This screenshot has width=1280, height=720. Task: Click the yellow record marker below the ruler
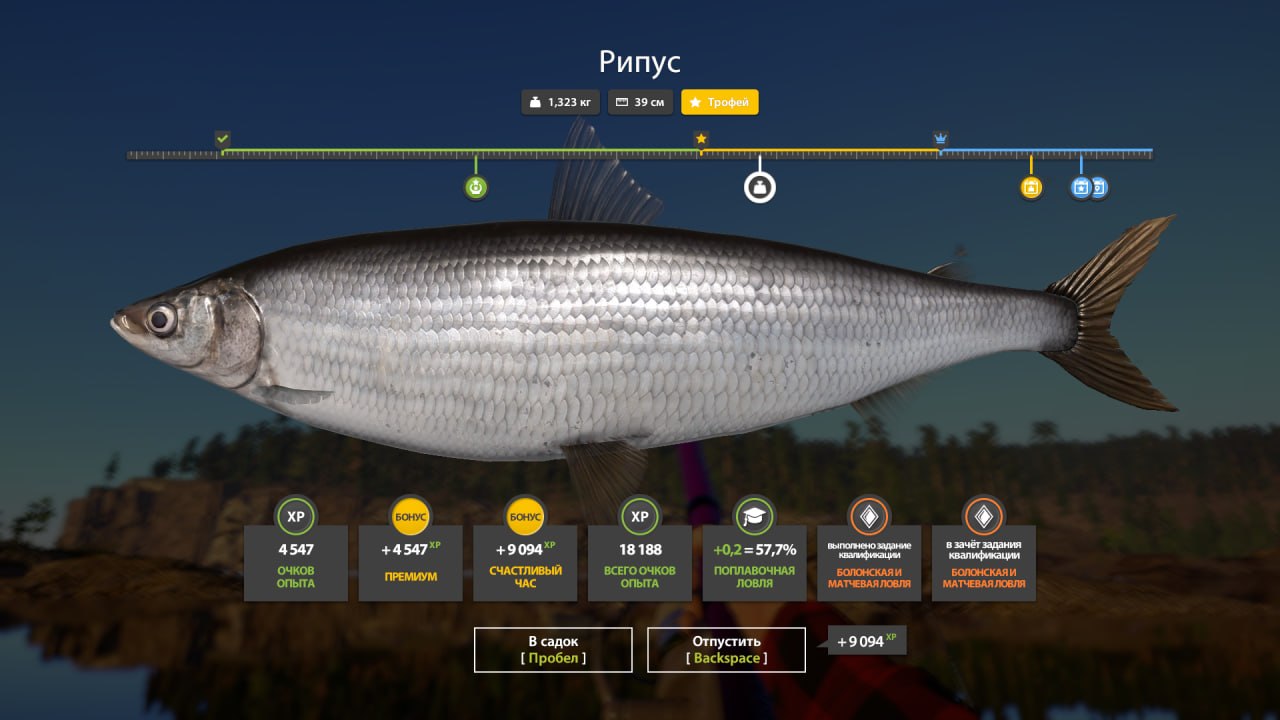click(x=1029, y=187)
